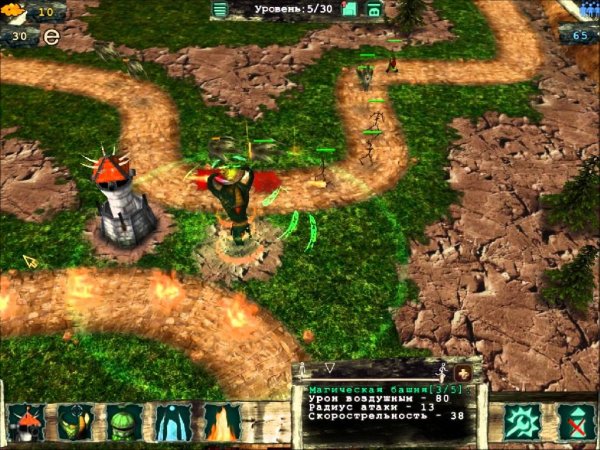This screenshot has height=450, width=600.
Task: Pick the green dome tower build icon
Action: (124, 422)
